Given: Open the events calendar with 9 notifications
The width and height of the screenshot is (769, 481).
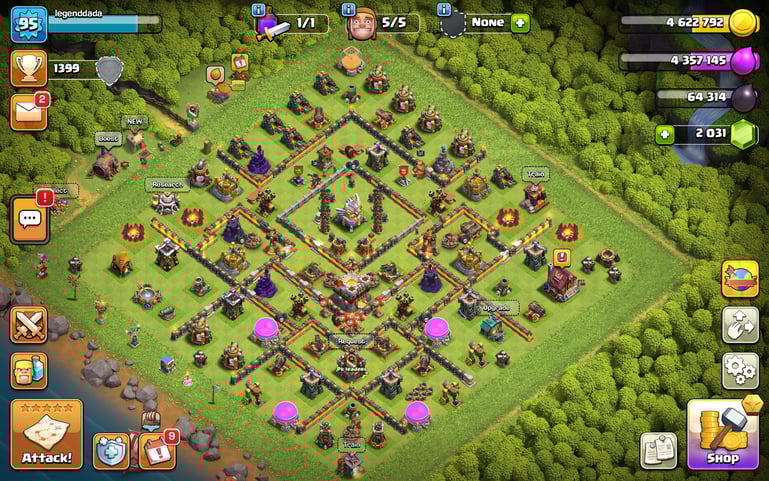Looking at the screenshot, I should 156,451.
